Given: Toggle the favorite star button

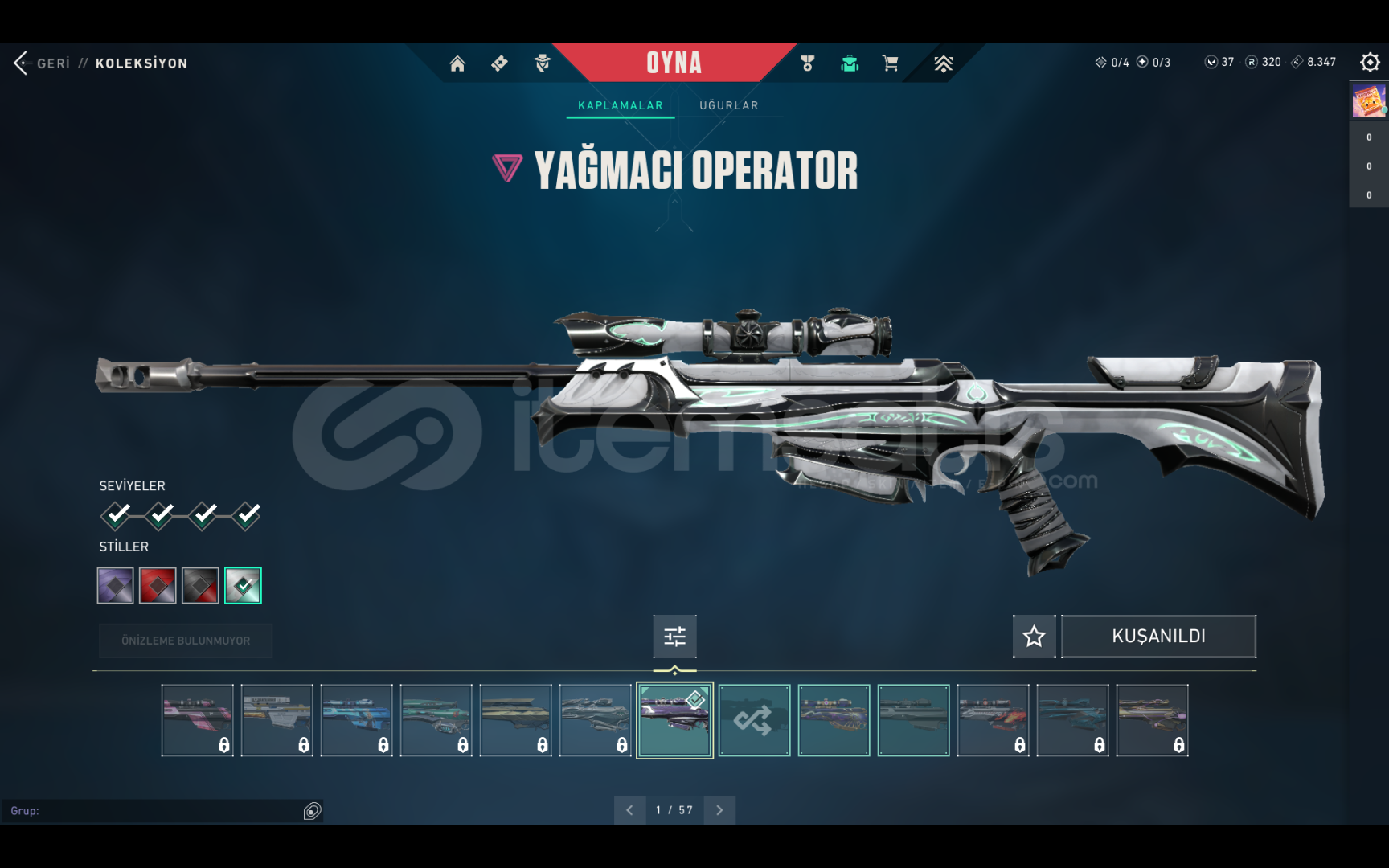Looking at the screenshot, I should click(x=1034, y=637).
